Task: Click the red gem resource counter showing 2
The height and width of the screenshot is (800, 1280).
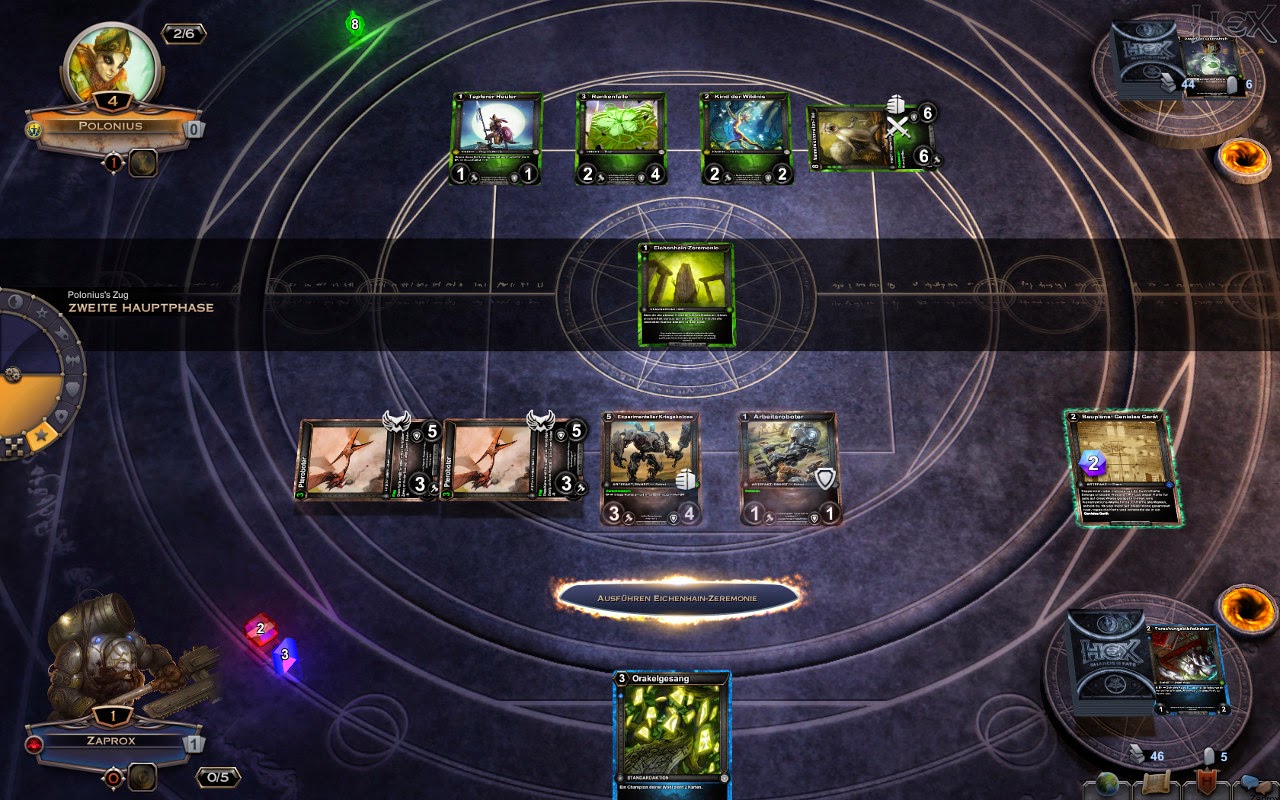Action: pos(262,629)
